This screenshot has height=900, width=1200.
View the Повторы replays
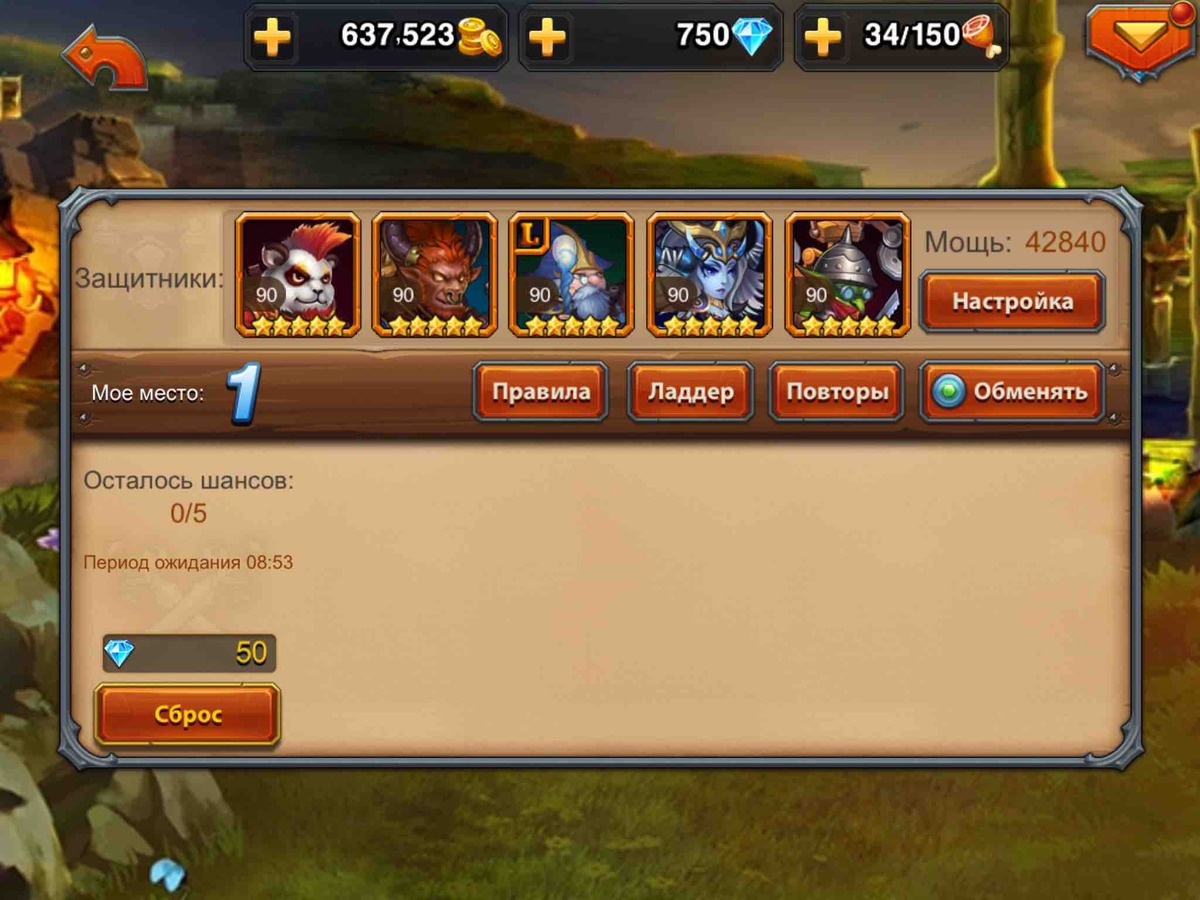[837, 391]
